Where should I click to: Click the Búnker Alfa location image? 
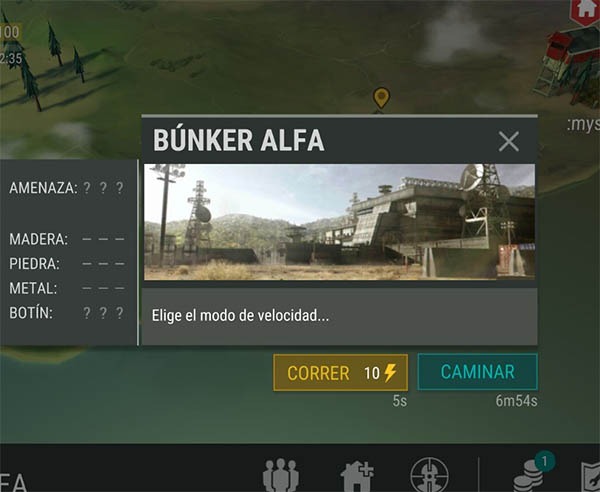tap(339, 222)
